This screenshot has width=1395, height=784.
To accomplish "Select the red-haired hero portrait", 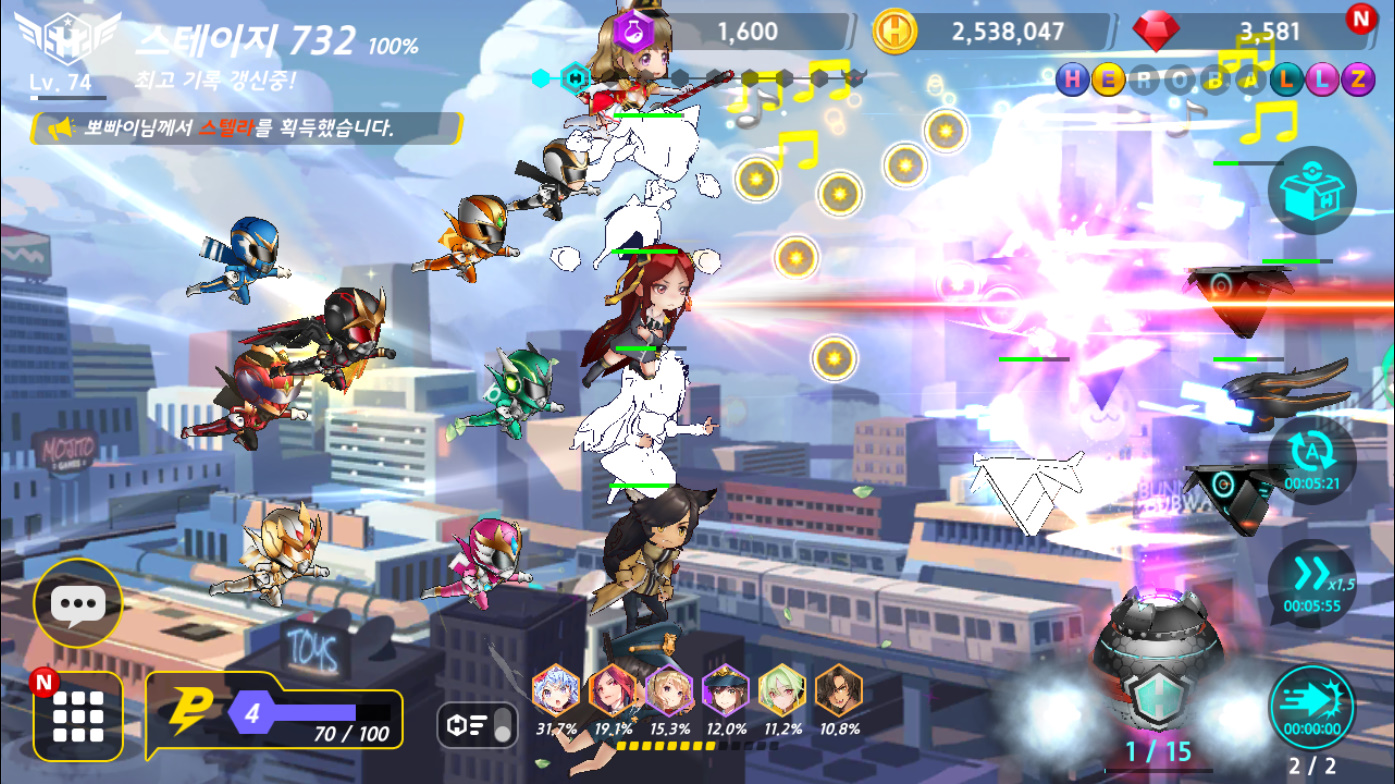I will coord(613,690).
